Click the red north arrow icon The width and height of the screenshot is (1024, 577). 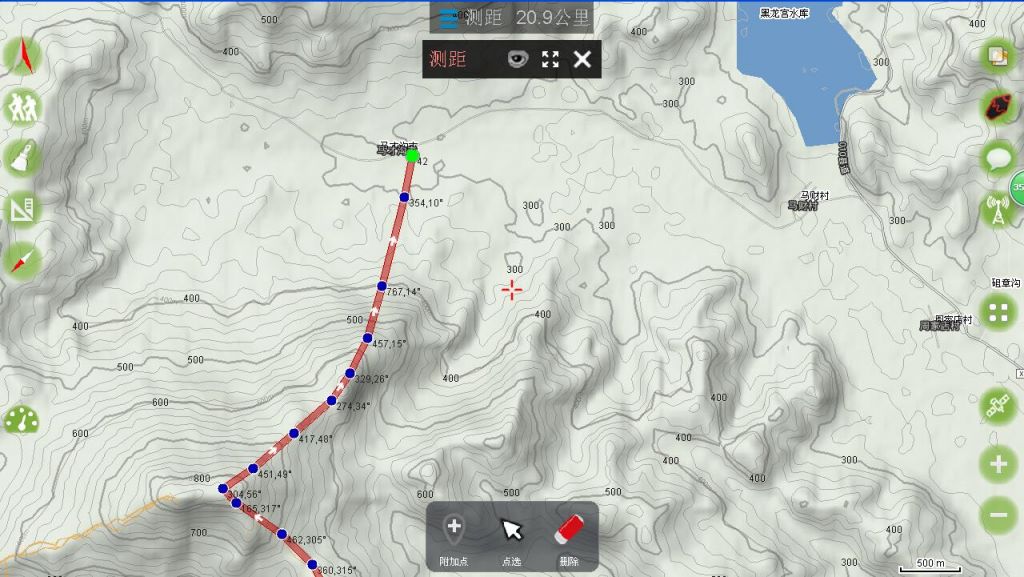pos(23,56)
